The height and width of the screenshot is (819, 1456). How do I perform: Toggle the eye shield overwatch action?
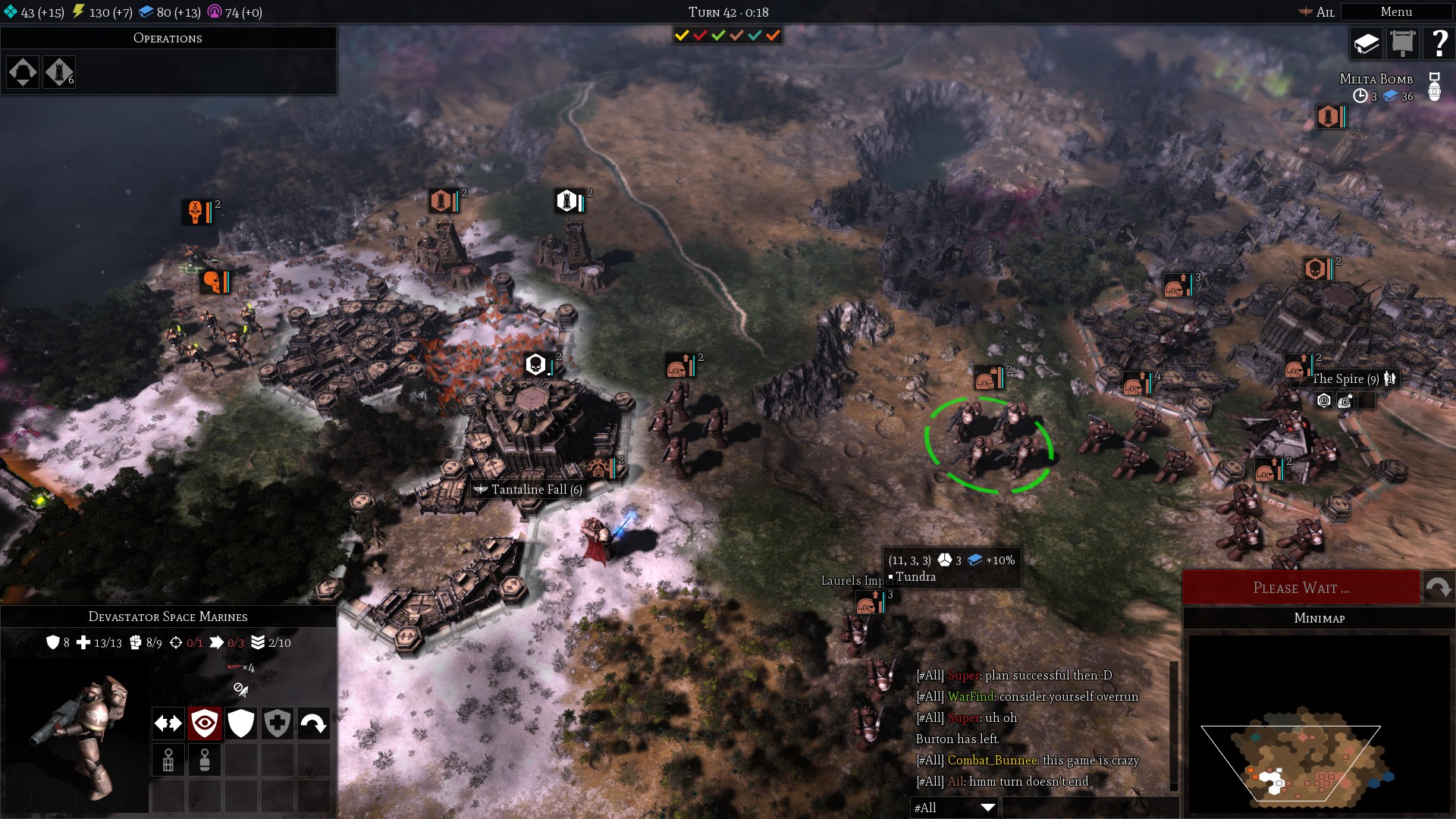point(205,723)
